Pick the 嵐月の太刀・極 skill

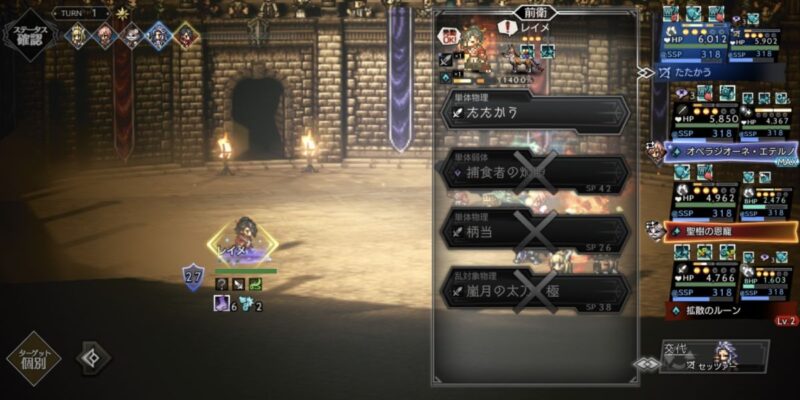click(536, 290)
